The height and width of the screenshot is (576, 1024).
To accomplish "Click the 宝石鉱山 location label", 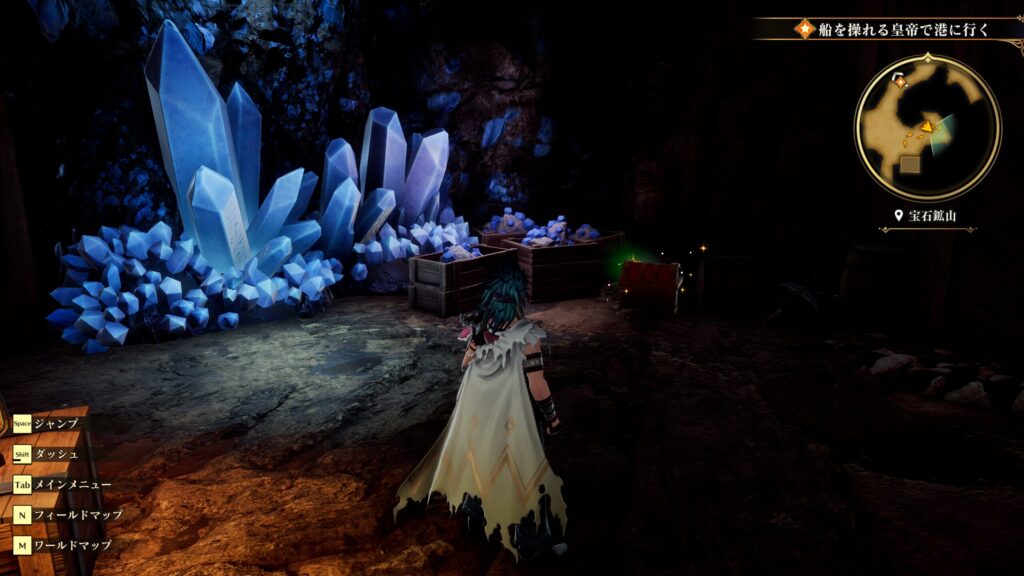I will pyautogui.click(x=927, y=216).
